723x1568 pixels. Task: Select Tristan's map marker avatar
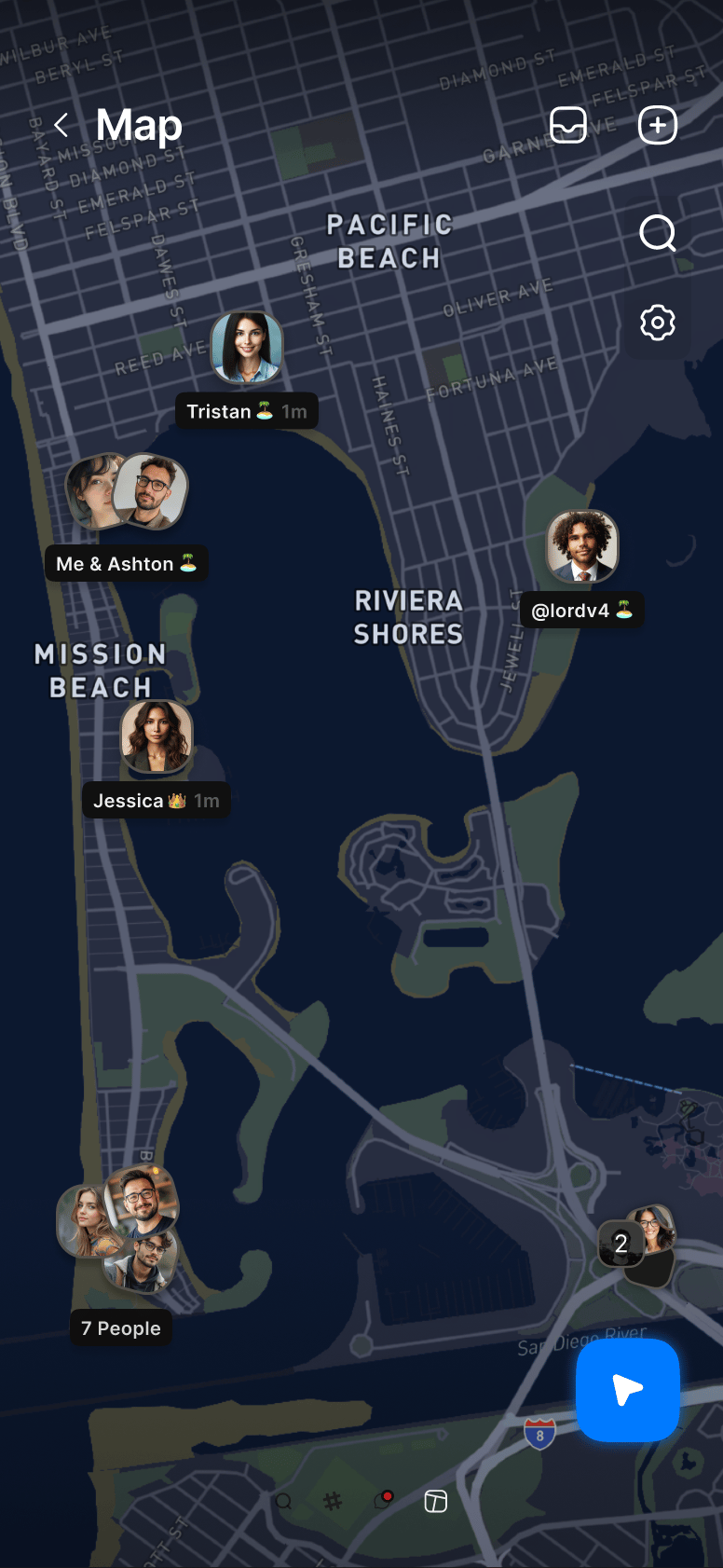pos(246,348)
